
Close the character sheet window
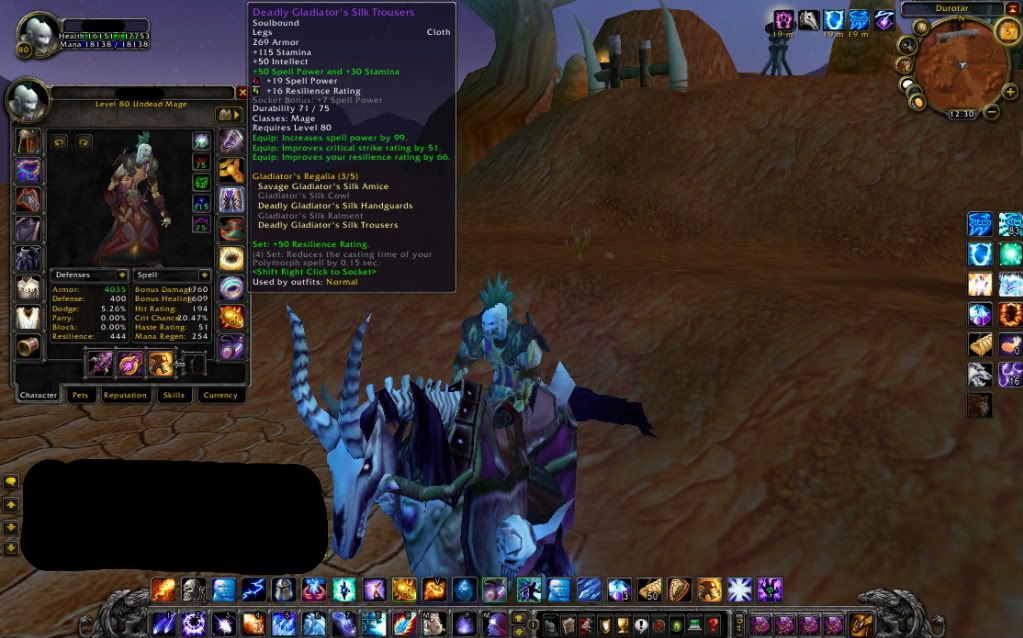click(x=242, y=92)
